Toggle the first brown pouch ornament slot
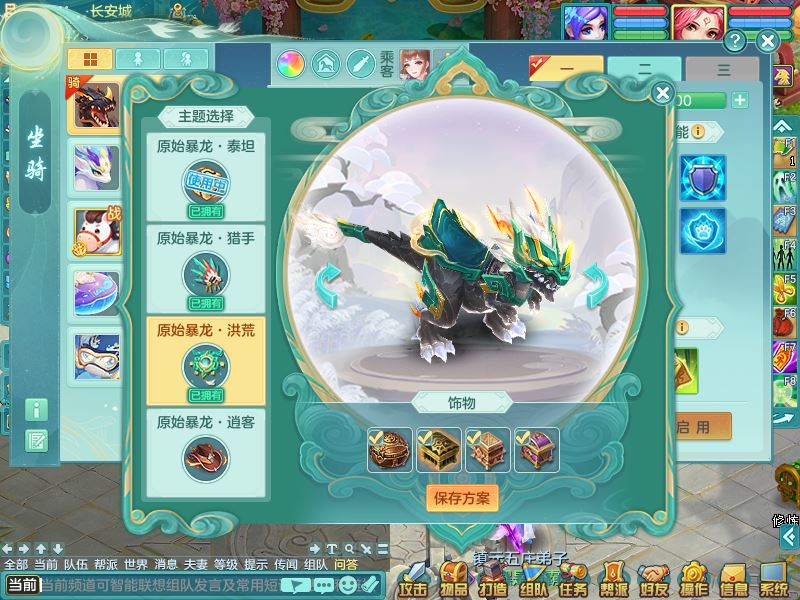Screen dimensions: 800x600 coord(389,451)
